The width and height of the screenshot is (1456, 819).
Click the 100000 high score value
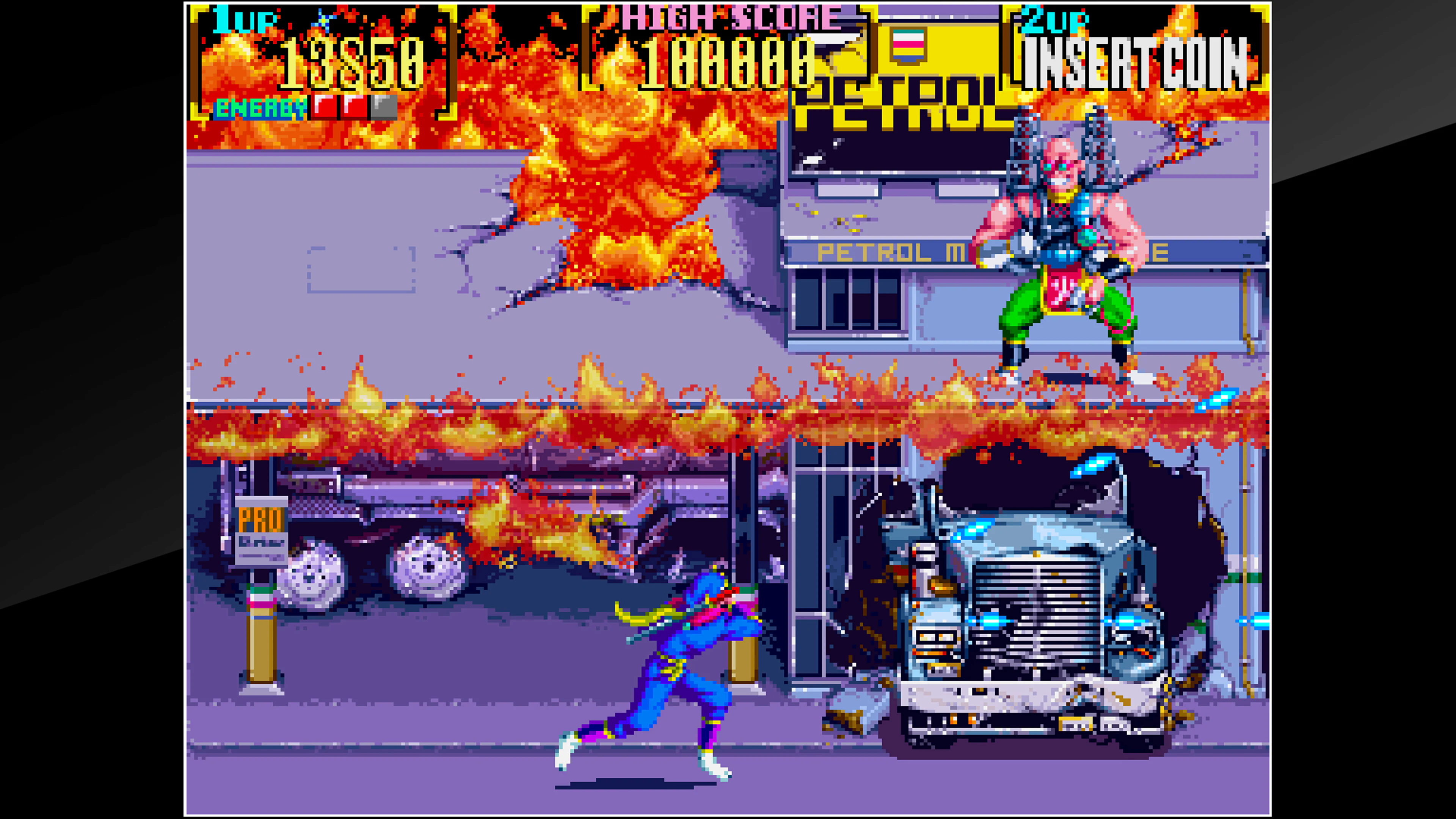729,62
